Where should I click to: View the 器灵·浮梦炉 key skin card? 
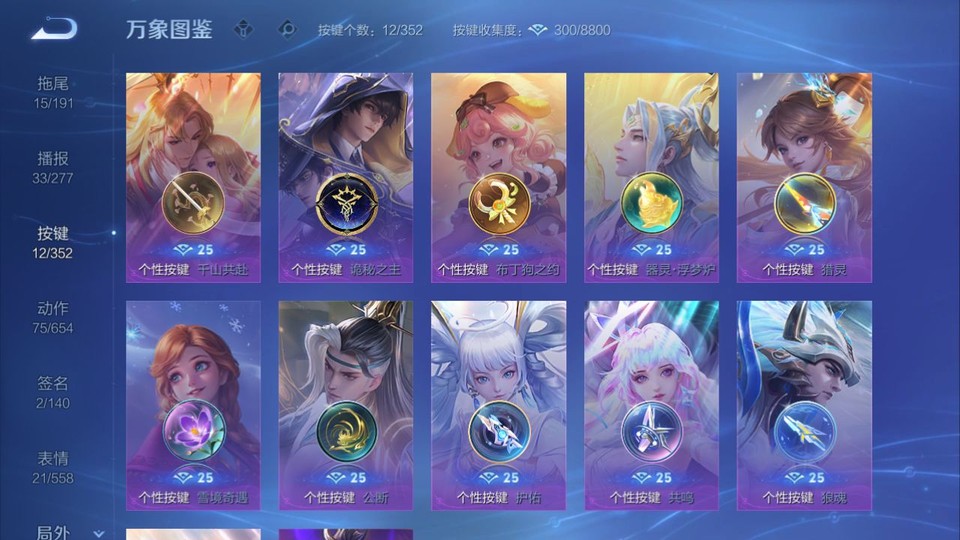651,177
